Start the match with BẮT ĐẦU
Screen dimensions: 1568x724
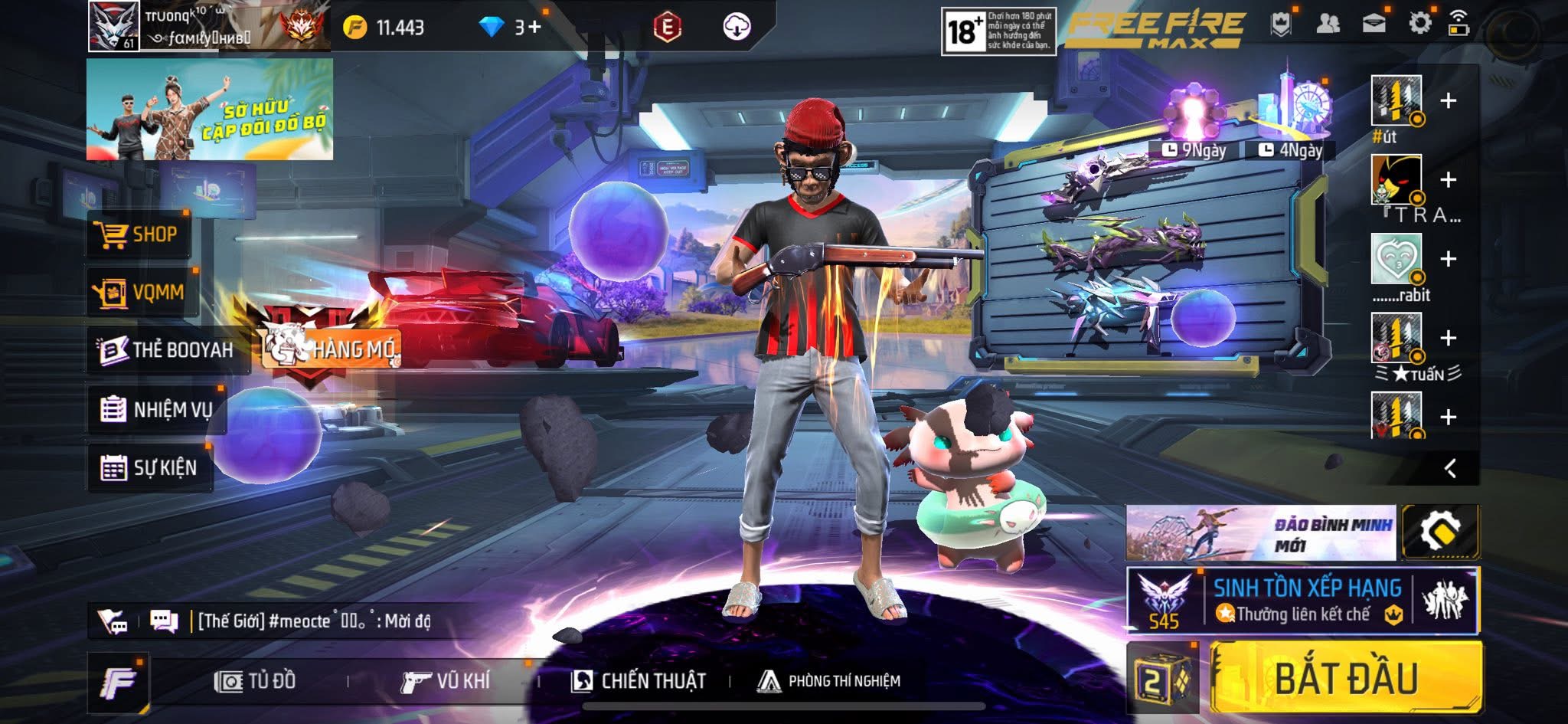pyautogui.click(x=1345, y=679)
